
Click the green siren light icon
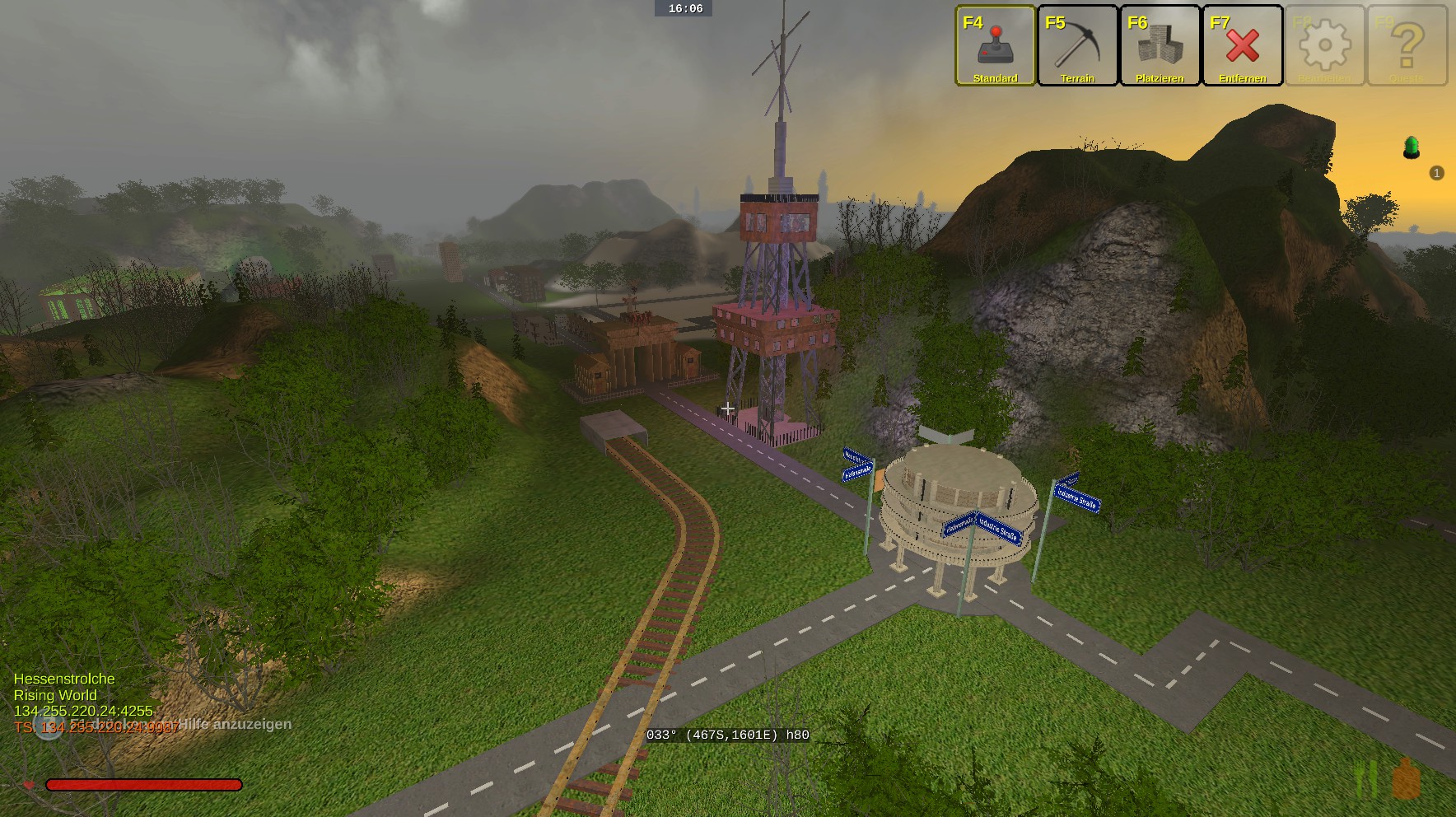[1412, 147]
